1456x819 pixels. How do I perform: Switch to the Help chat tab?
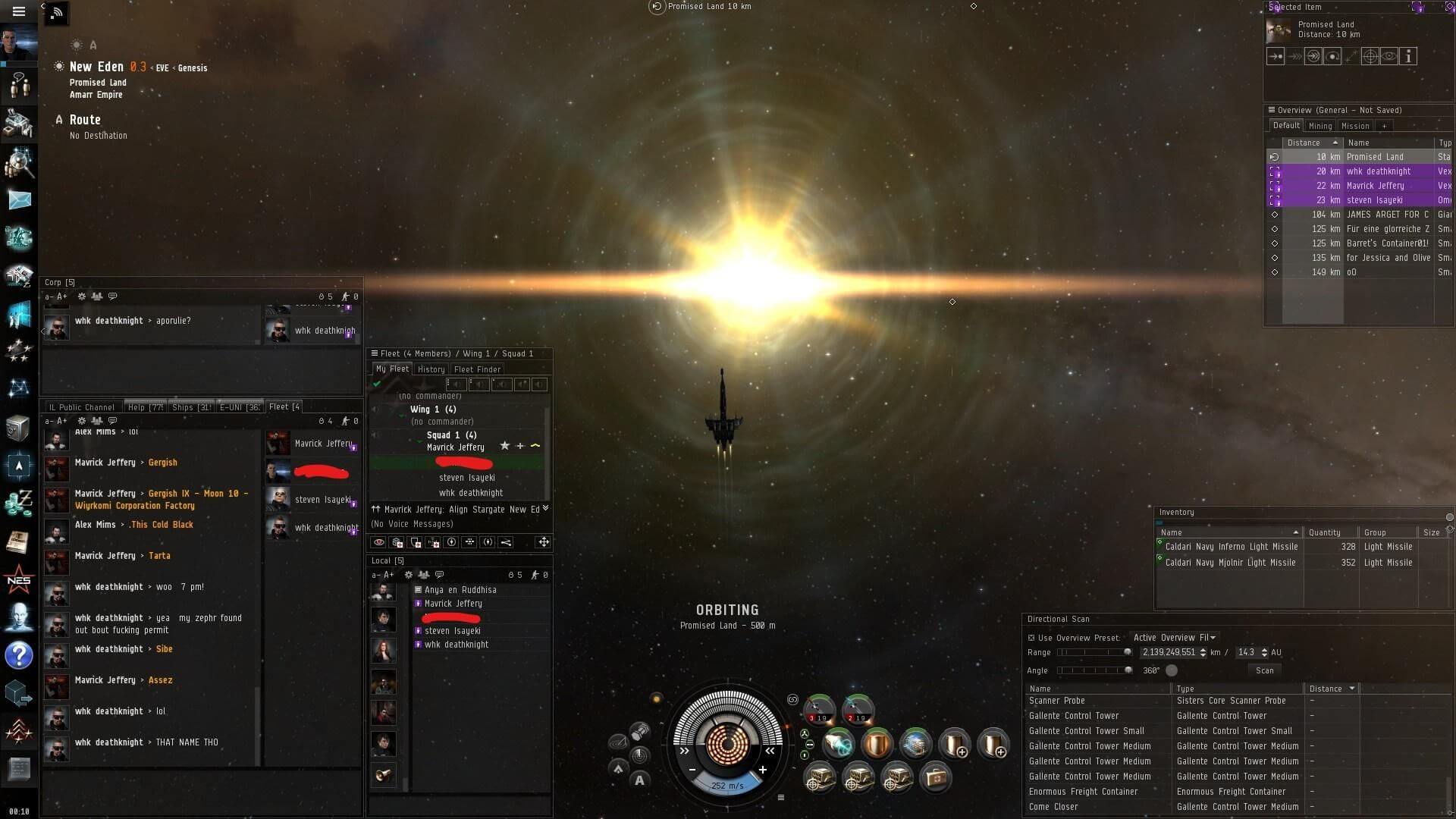point(145,407)
